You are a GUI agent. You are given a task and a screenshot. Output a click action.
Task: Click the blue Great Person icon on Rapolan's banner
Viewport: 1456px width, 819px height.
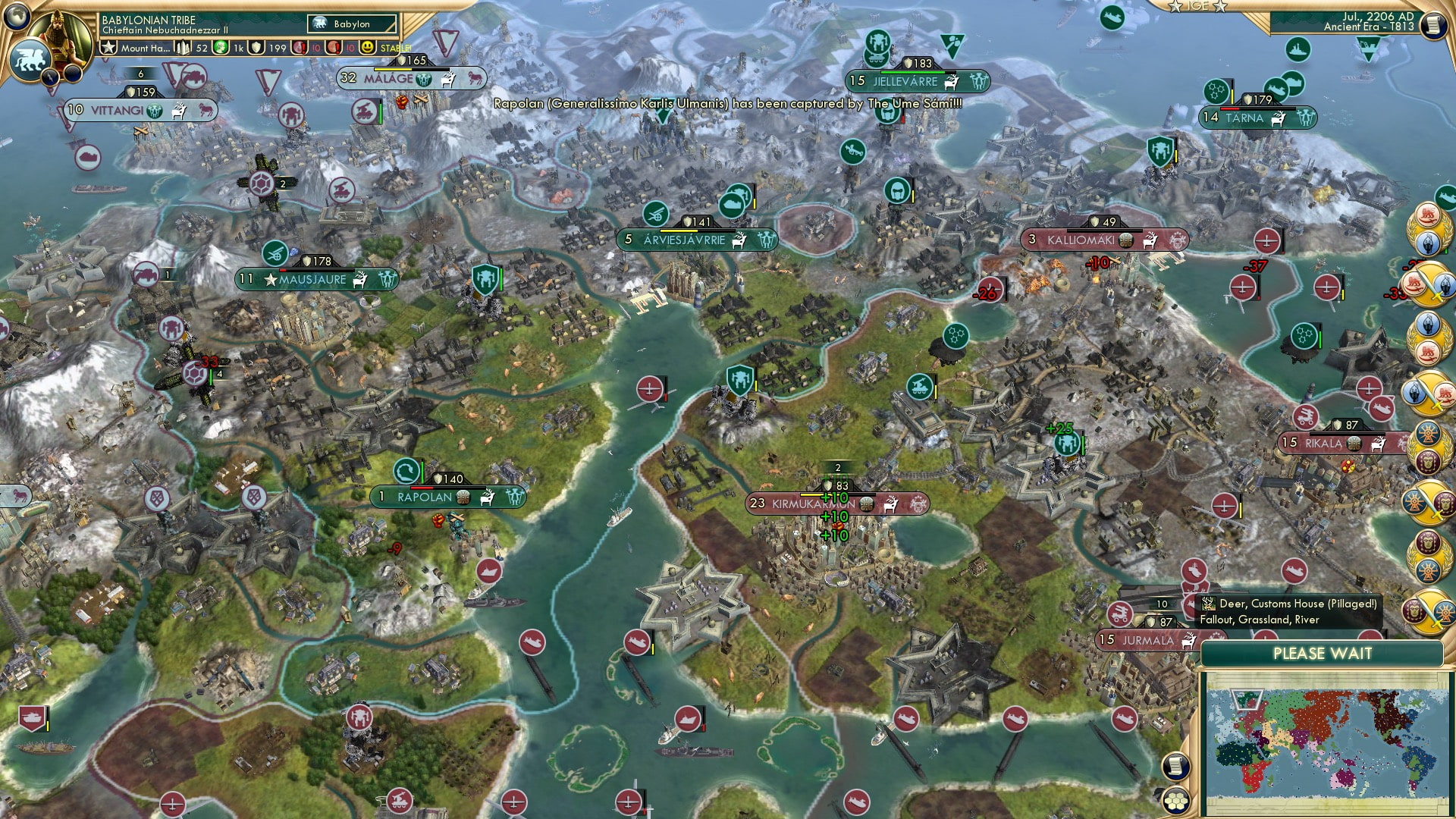405,471
